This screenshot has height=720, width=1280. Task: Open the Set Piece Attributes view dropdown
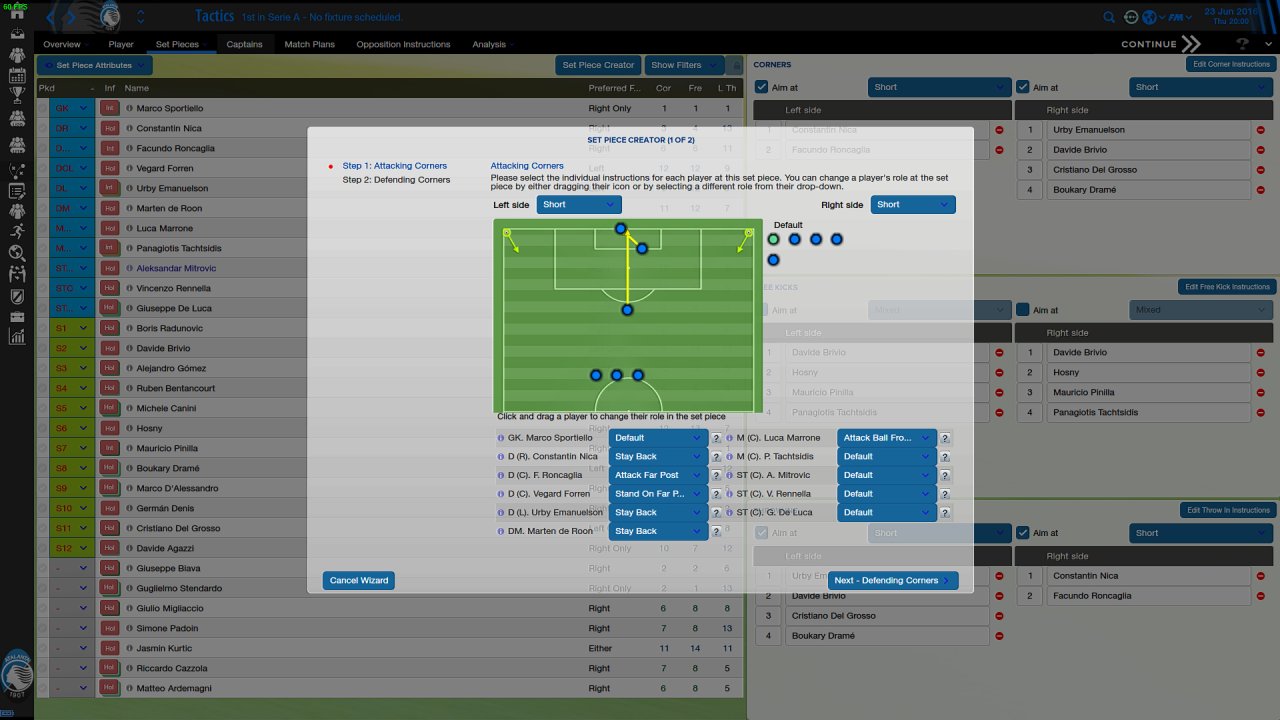pyautogui.click(x=95, y=65)
